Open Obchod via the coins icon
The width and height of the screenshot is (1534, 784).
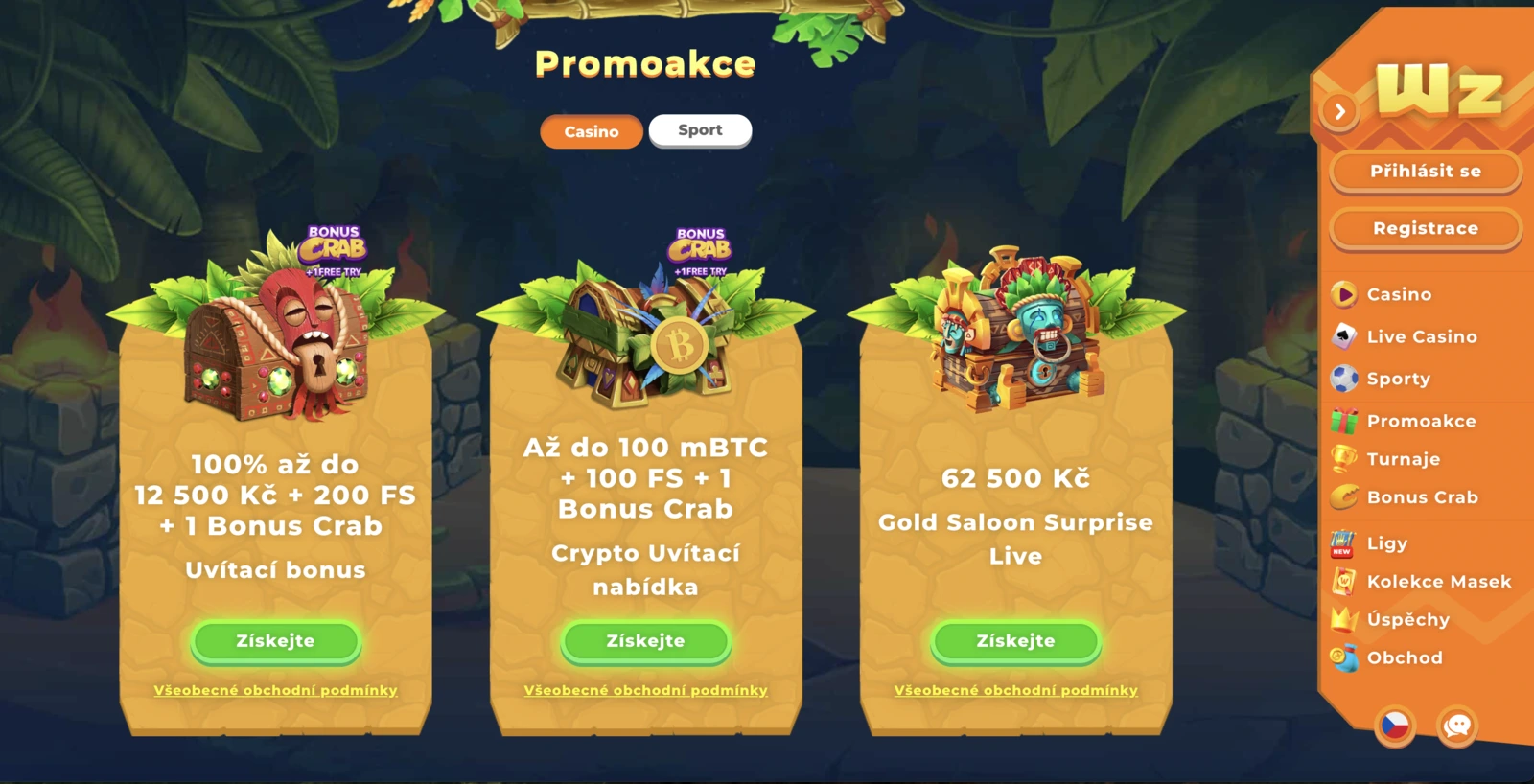pyautogui.click(x=1345, y=657)
